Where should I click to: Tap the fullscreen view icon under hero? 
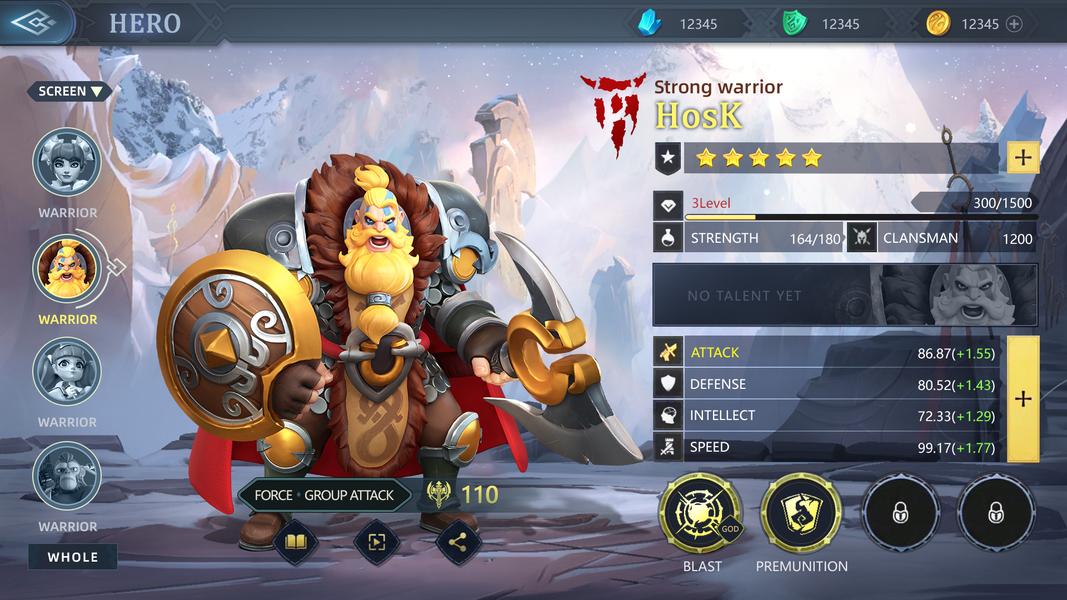click(x=377, y=542)
